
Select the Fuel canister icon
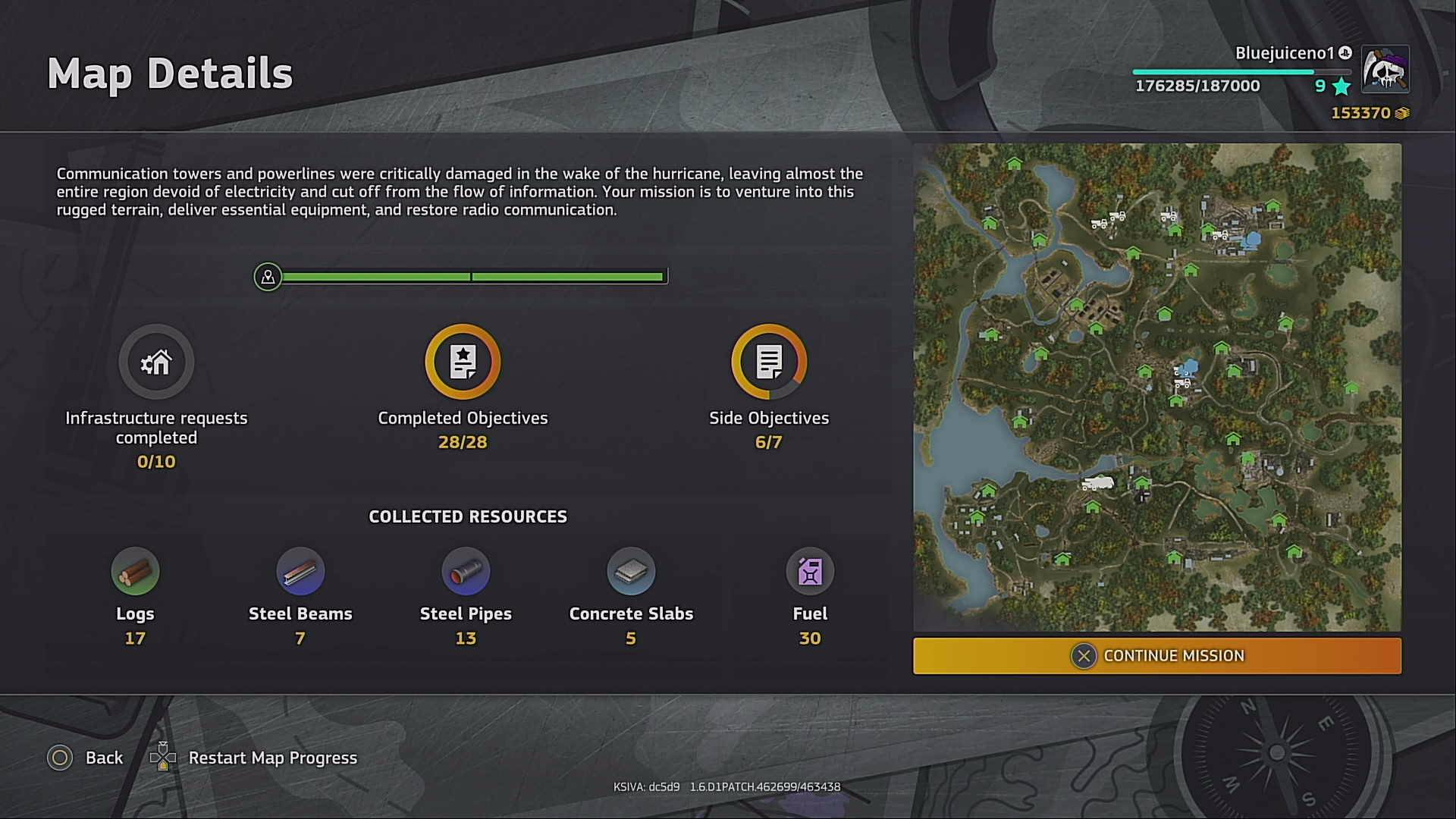pyautogui.click(x=809, y=571)
